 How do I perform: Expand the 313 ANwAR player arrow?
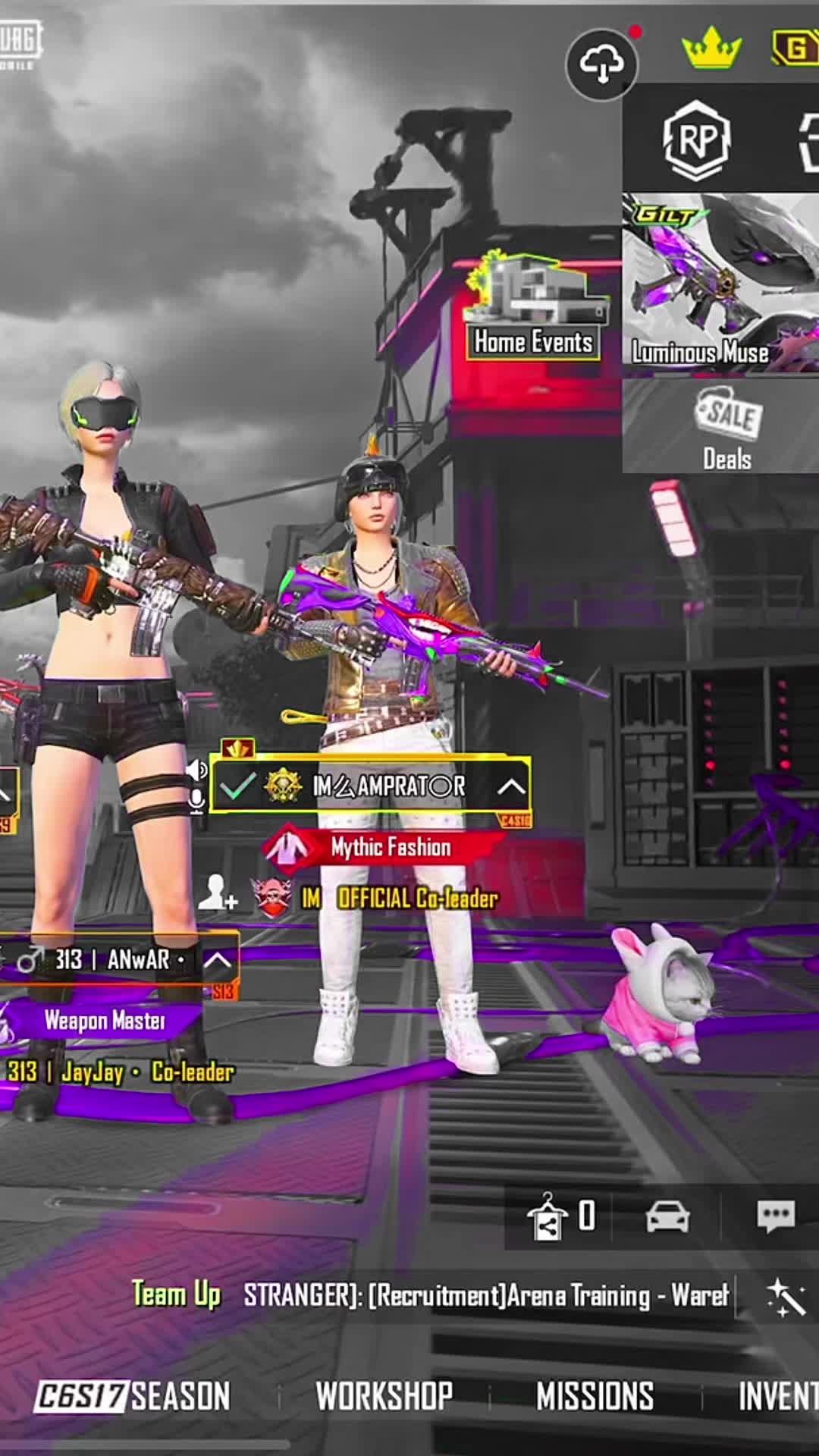coord(218,960)
